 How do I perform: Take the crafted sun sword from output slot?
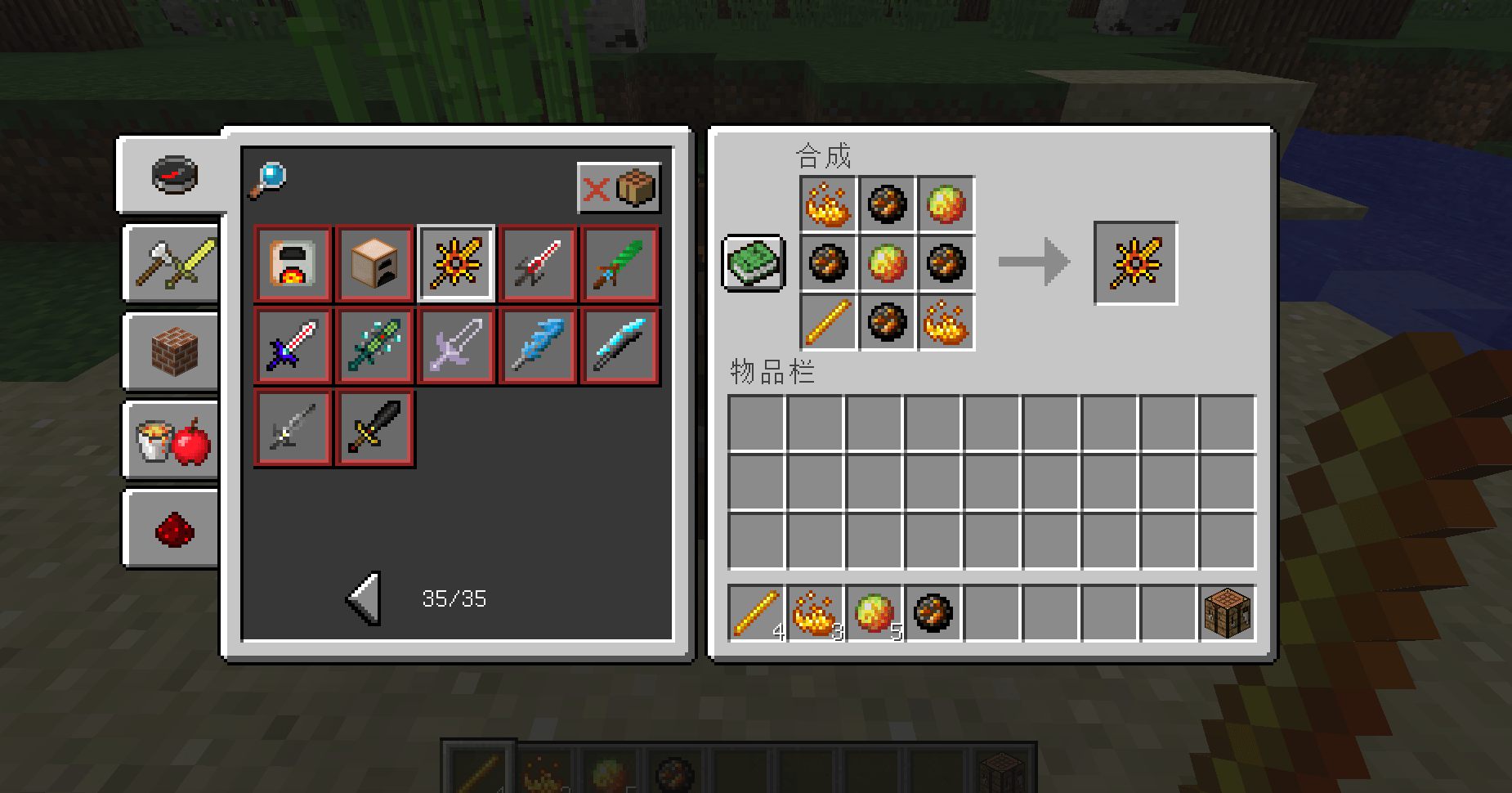coord(1135,263)
